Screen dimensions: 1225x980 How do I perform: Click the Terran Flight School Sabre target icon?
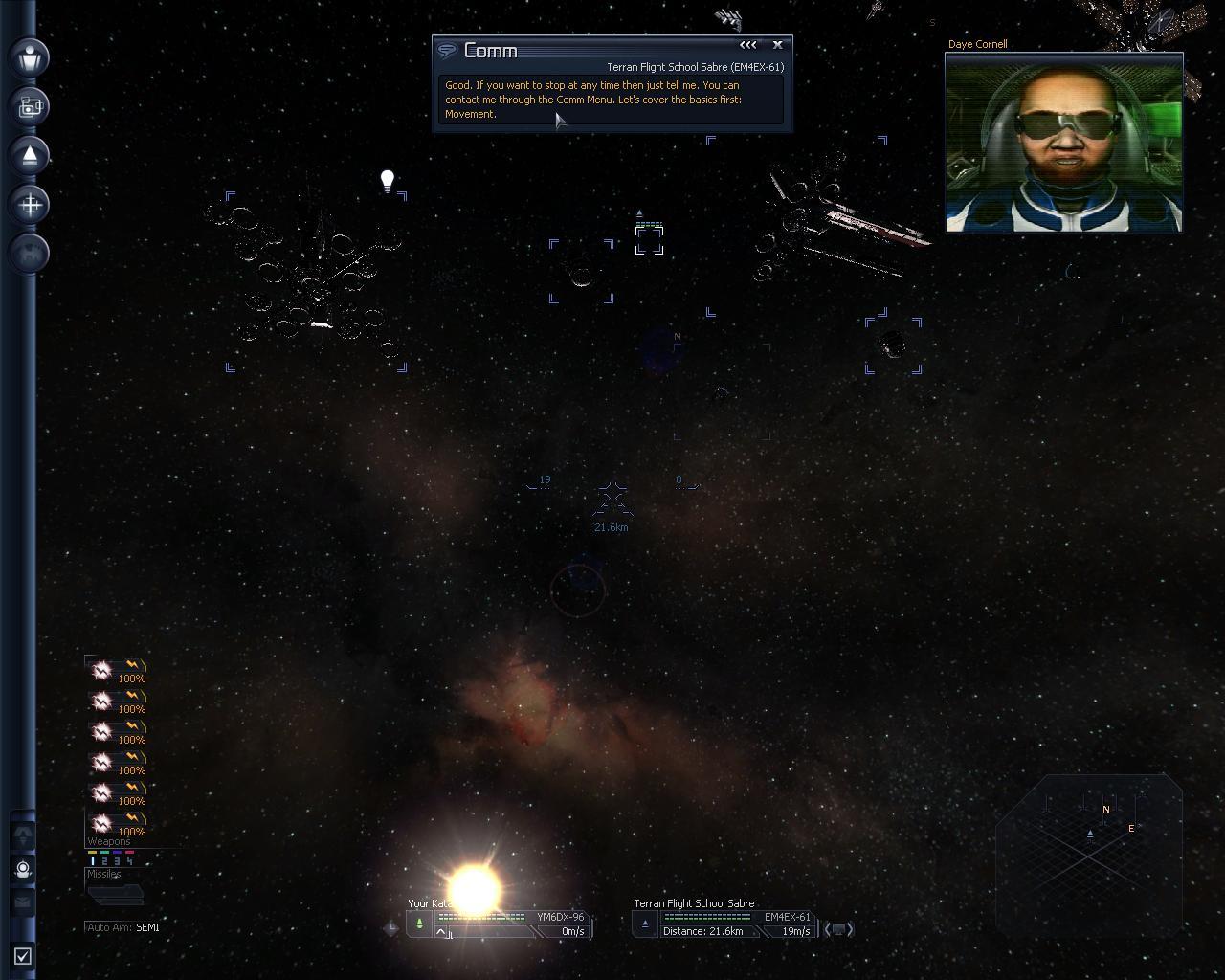(x=645, y=924)
